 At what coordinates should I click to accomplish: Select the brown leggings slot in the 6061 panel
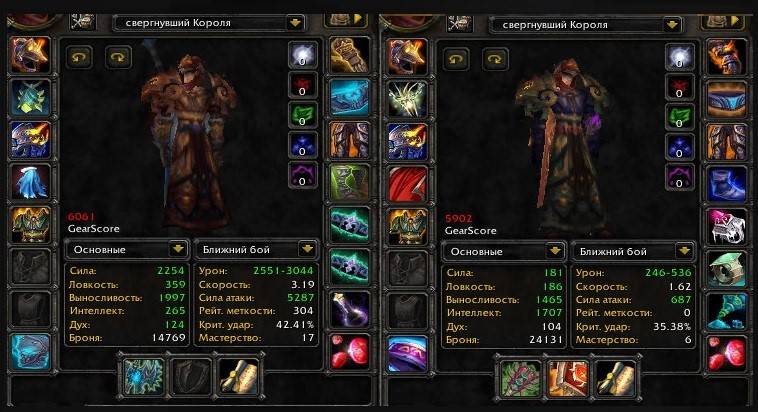coord(349,139)
